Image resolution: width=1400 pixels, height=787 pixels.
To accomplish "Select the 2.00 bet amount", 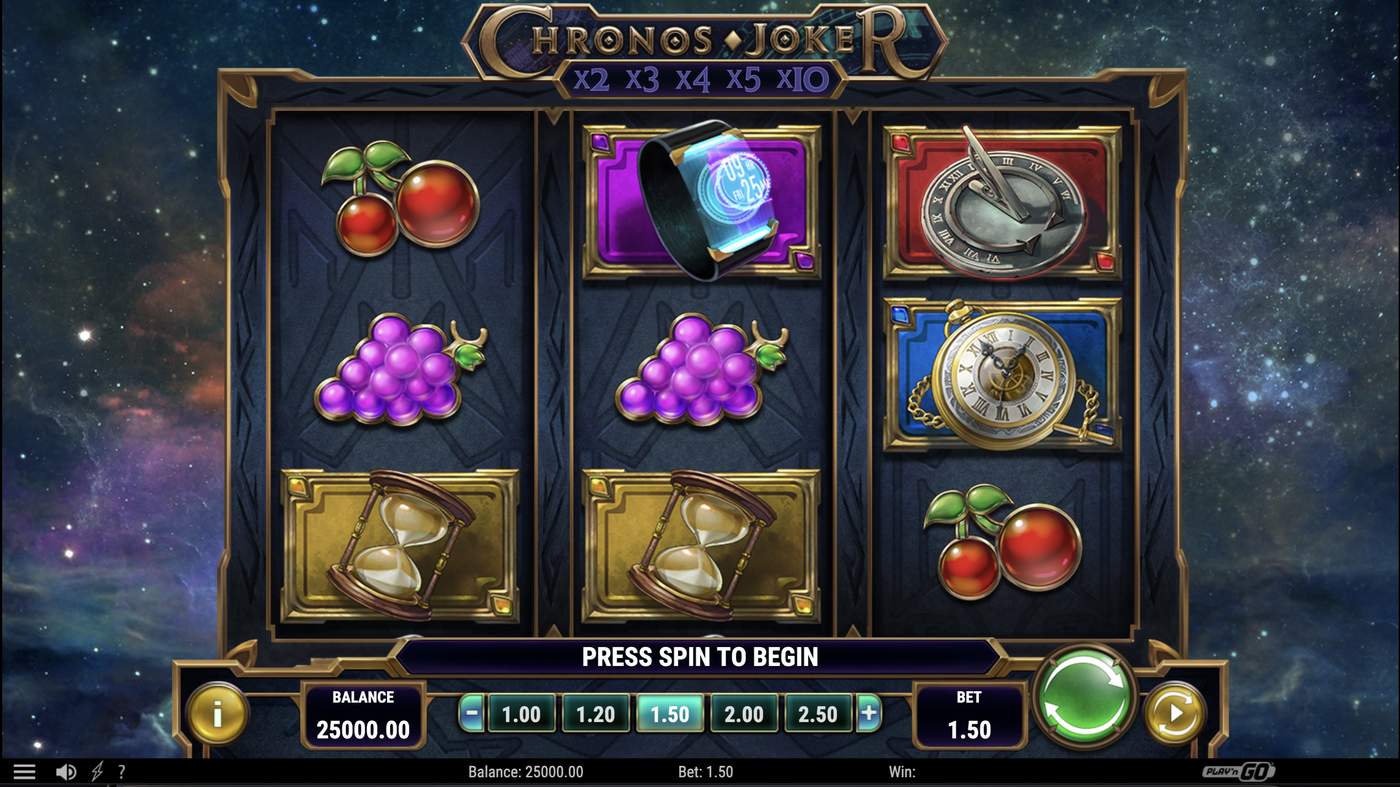I will pos(744,714).
